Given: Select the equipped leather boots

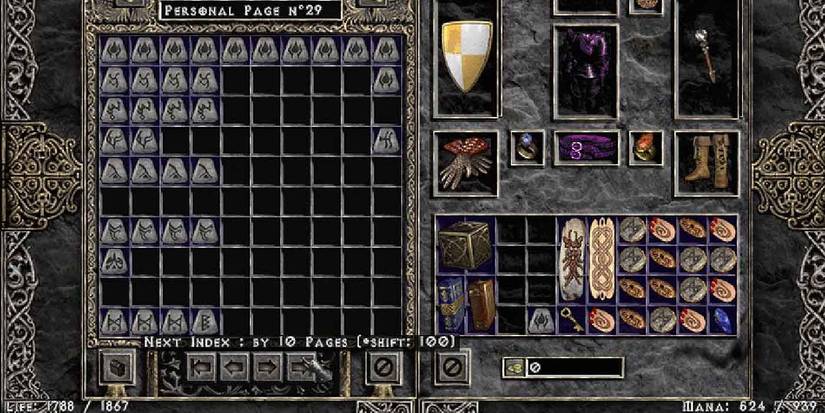Looking at the screenshot, I should [705, 160].
